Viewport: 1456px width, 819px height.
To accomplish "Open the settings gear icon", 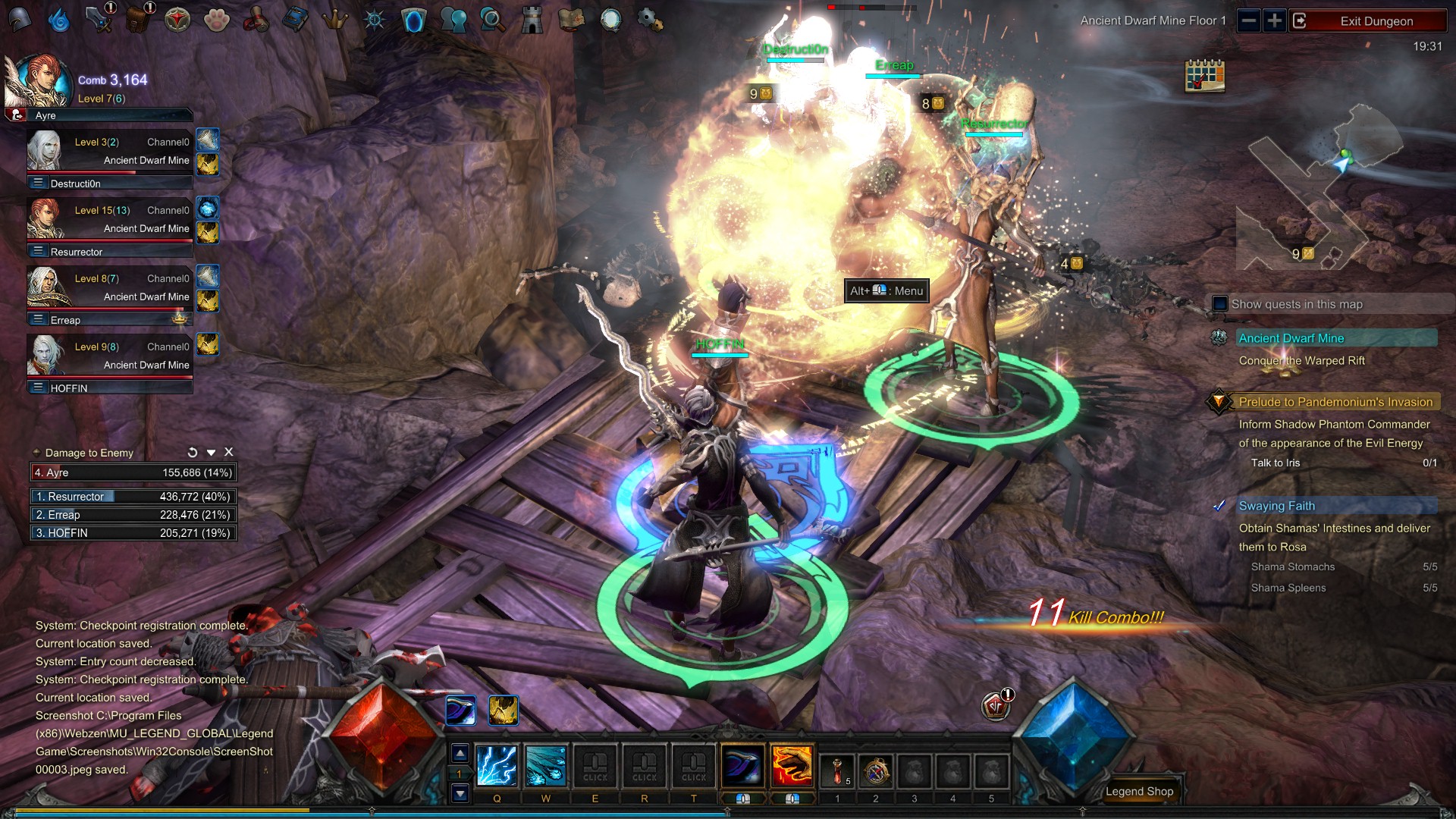I will pyautogui.click(x=650, y=20).
